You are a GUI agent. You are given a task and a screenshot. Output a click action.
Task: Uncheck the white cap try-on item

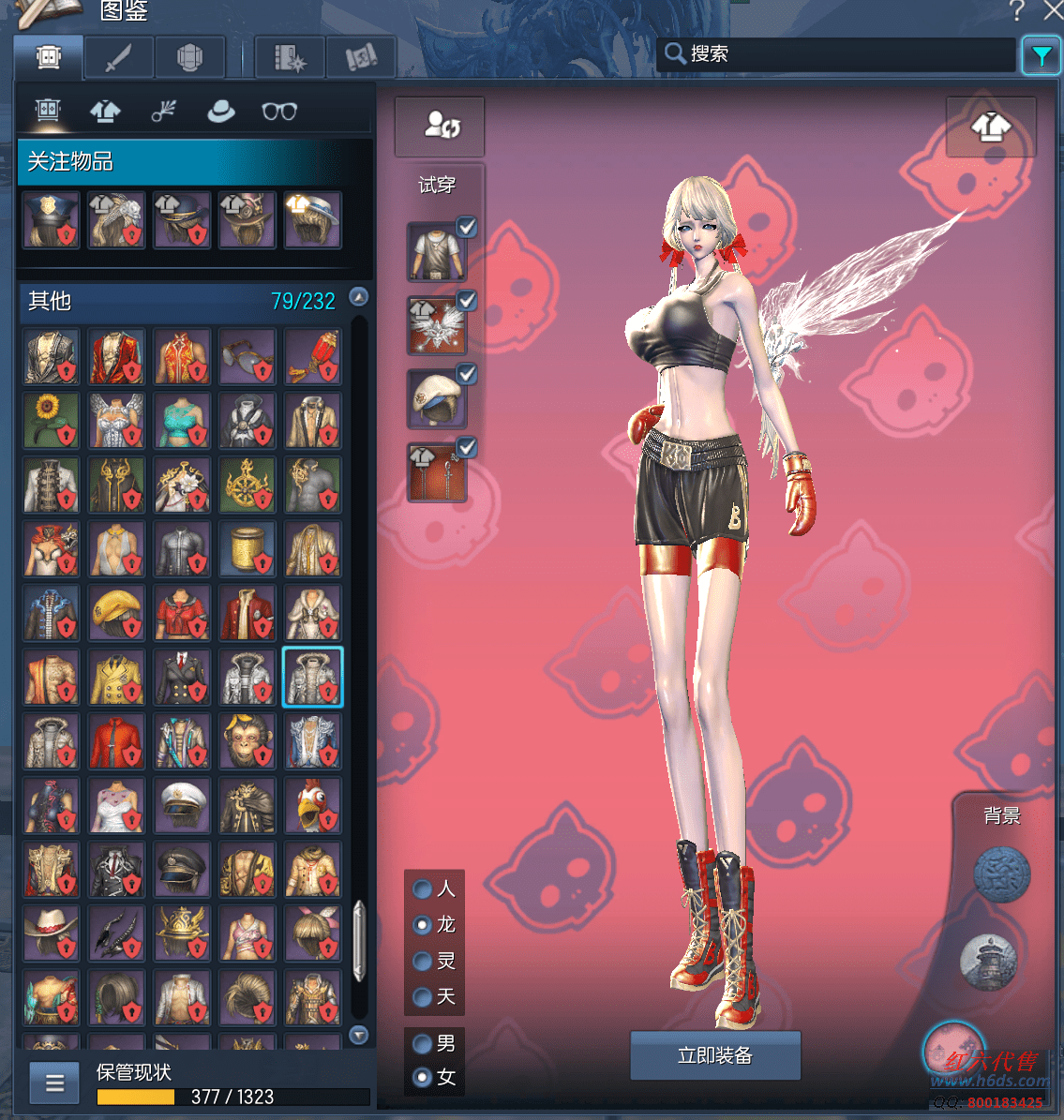coord(467,375)
